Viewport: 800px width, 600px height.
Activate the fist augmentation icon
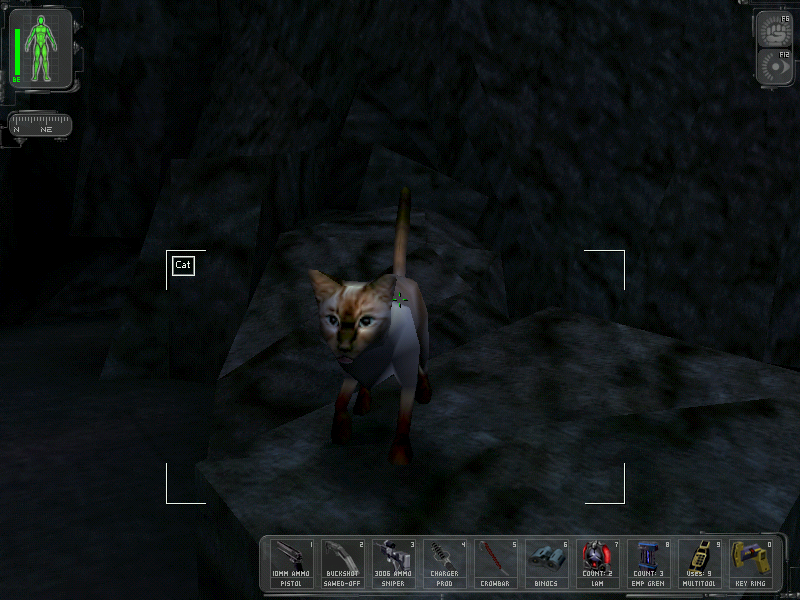click(x=776, y=28)
